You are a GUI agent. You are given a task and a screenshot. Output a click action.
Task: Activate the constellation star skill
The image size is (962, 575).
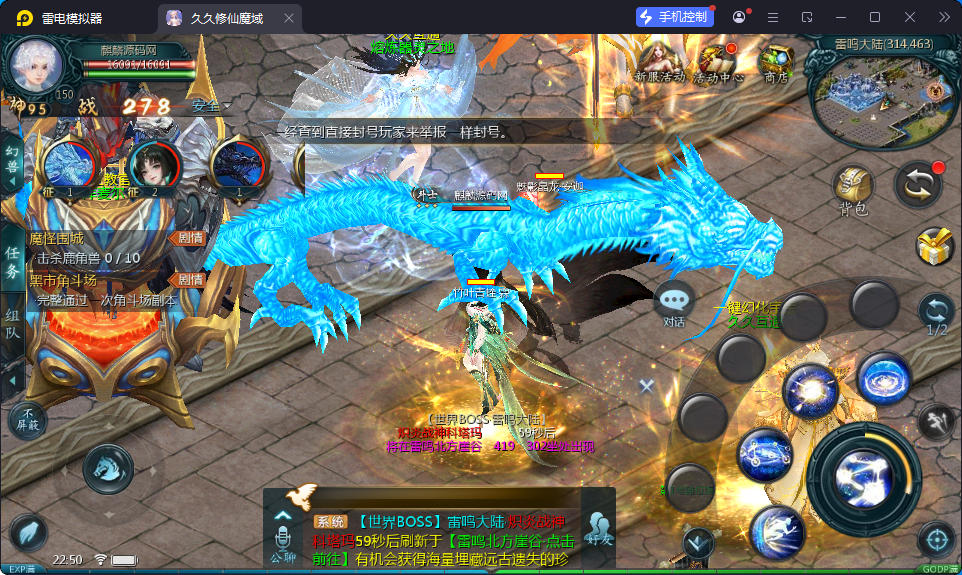click(x=765, y=454)
